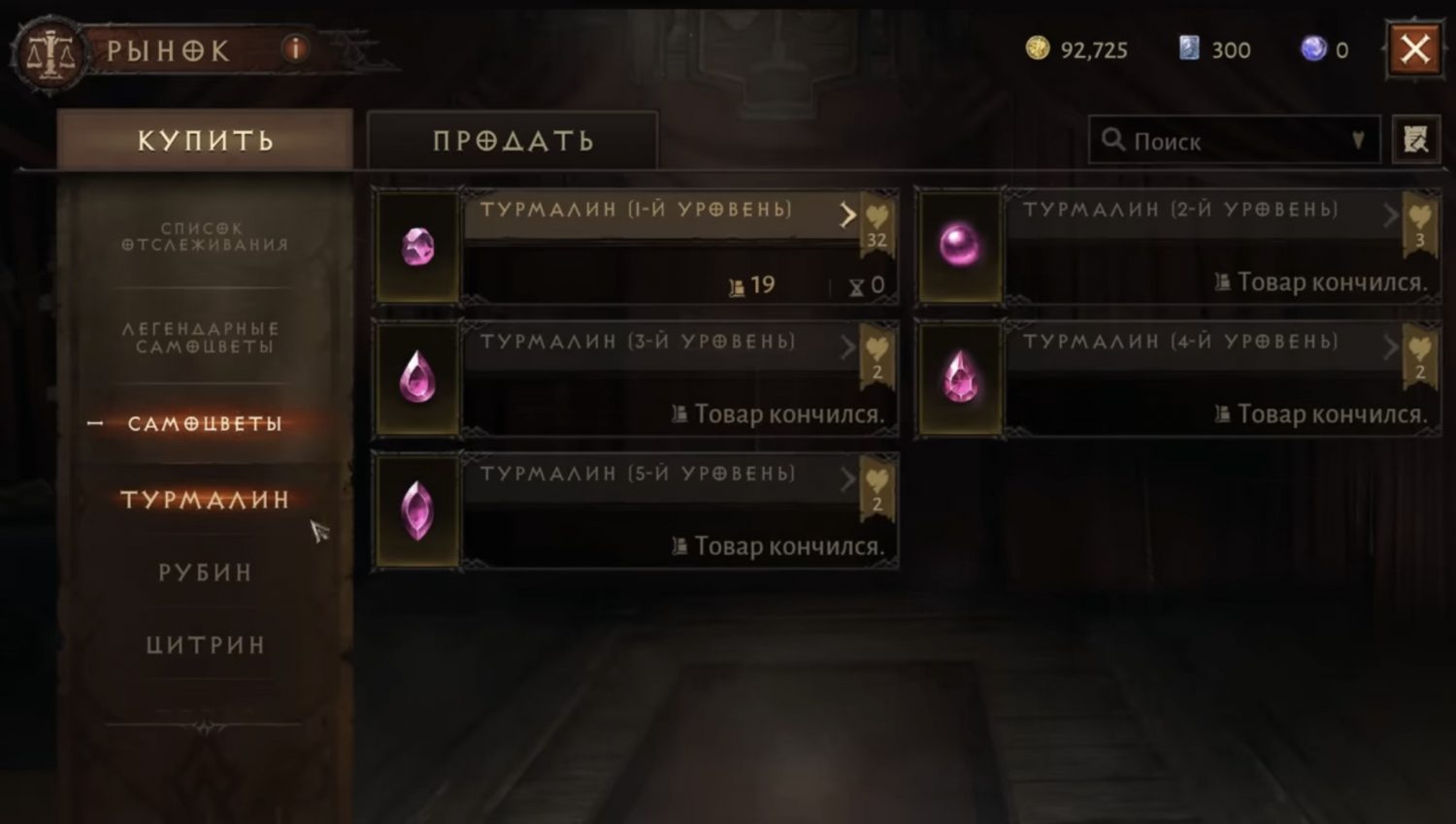The image size is (1456, 824).
Task: Expand the Турмалин 3-й уровень listing chevron
Action: tap(847, 347)
